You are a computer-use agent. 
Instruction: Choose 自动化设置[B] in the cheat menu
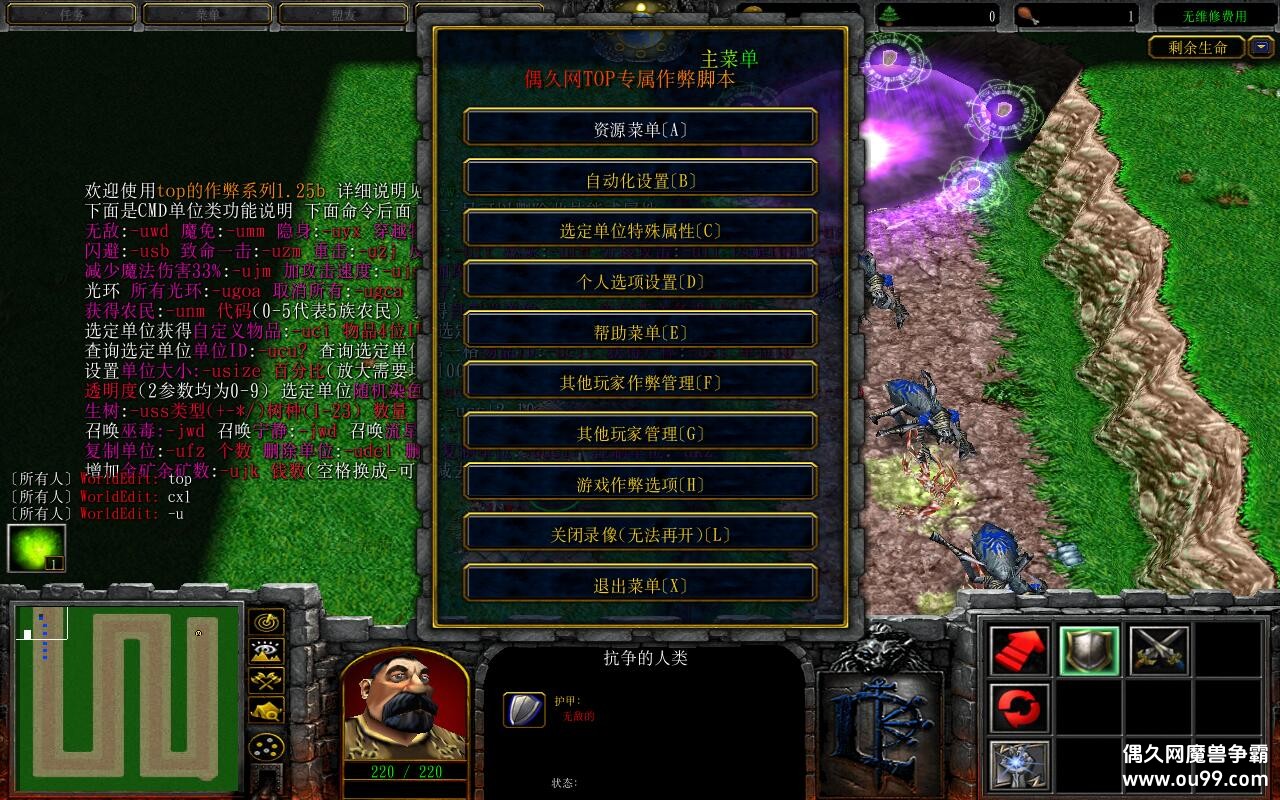pyautogui.click(x=640, y=180)
